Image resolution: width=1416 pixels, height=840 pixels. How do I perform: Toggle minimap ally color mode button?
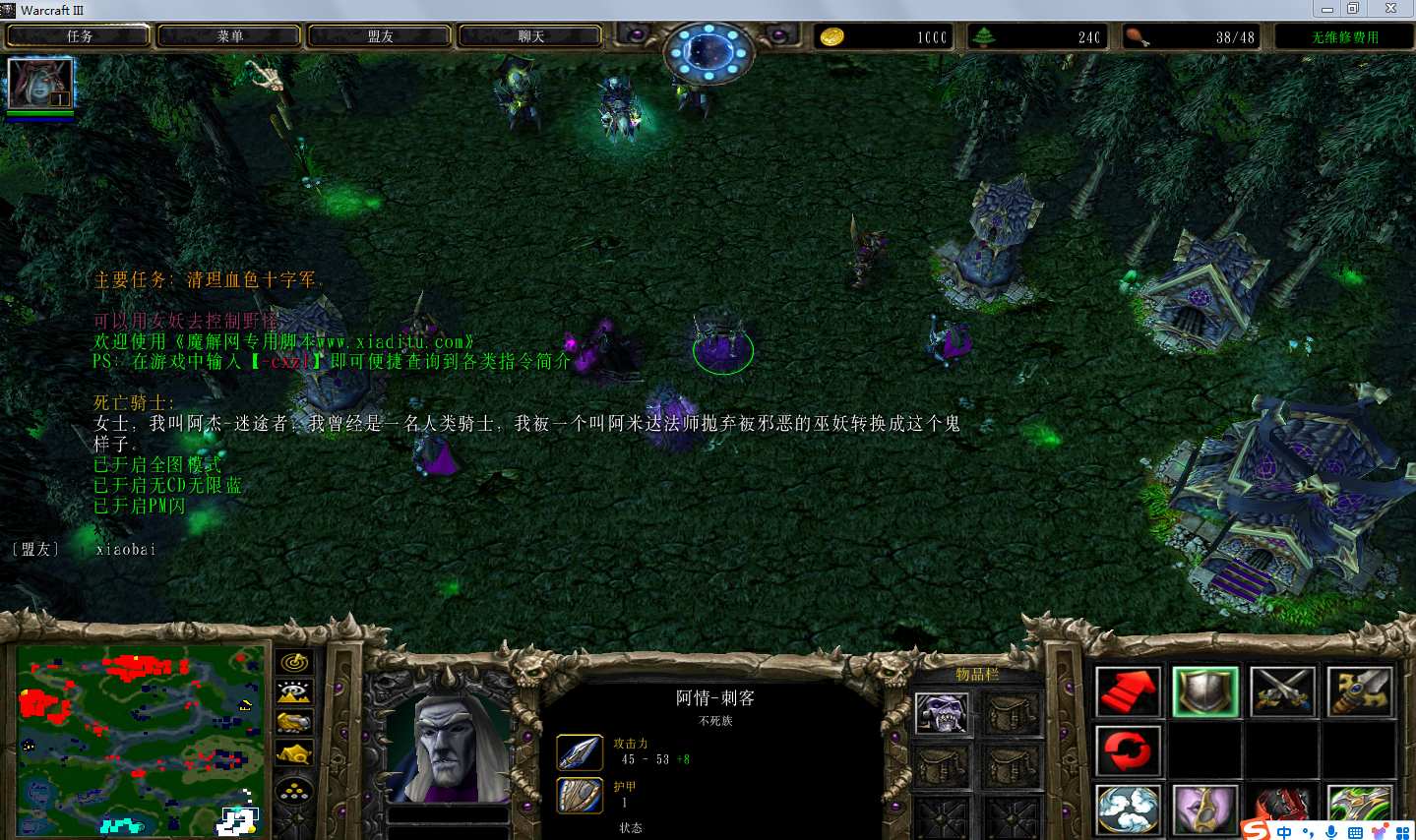[x=294, y=724]
